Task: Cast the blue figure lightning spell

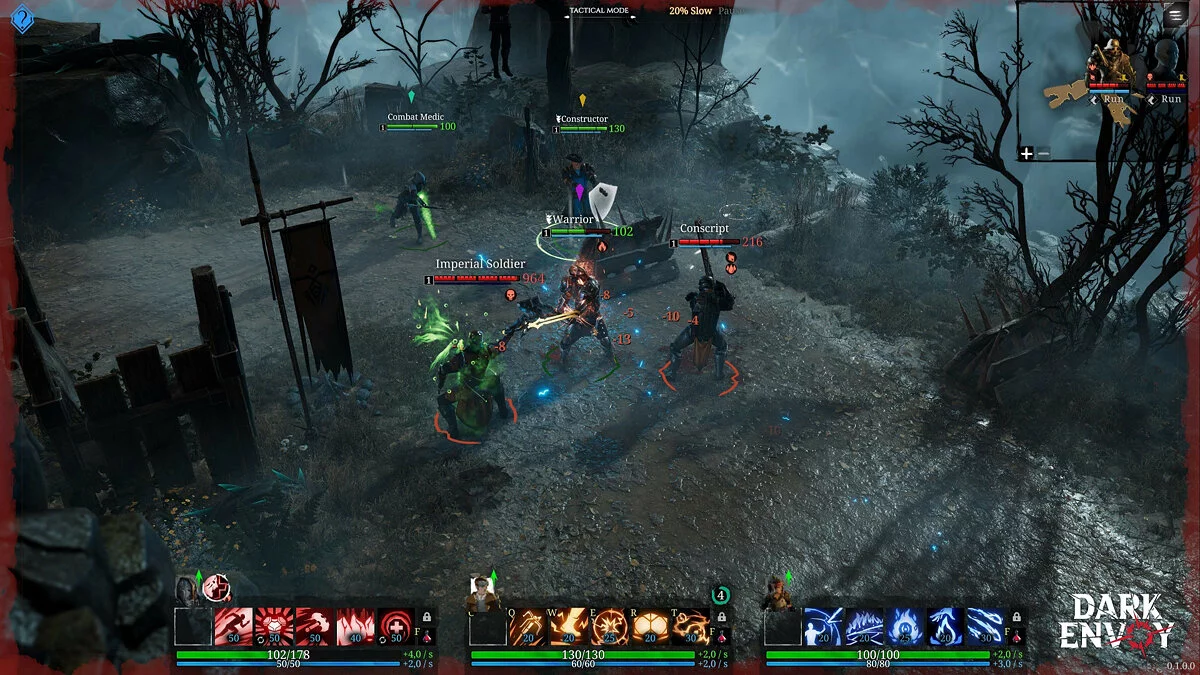Action: [822, 626]
